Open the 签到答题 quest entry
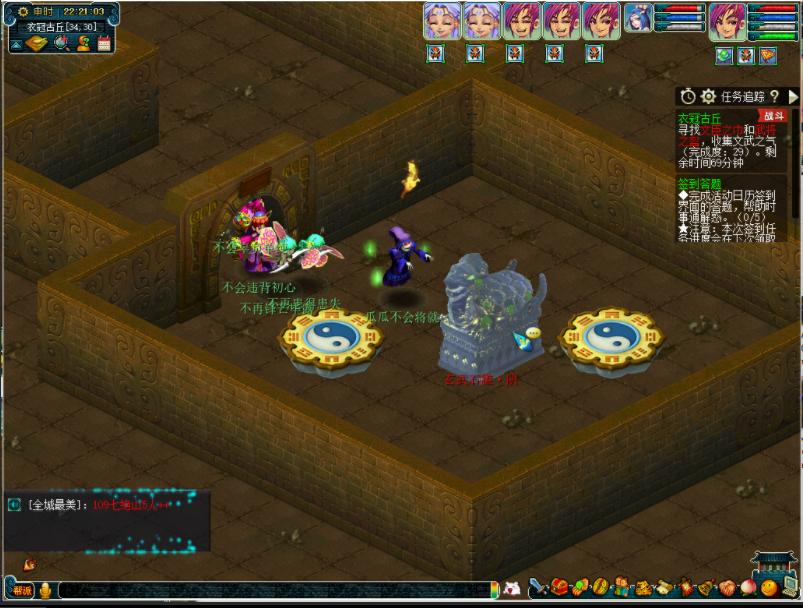 click(x=699, y=184)
